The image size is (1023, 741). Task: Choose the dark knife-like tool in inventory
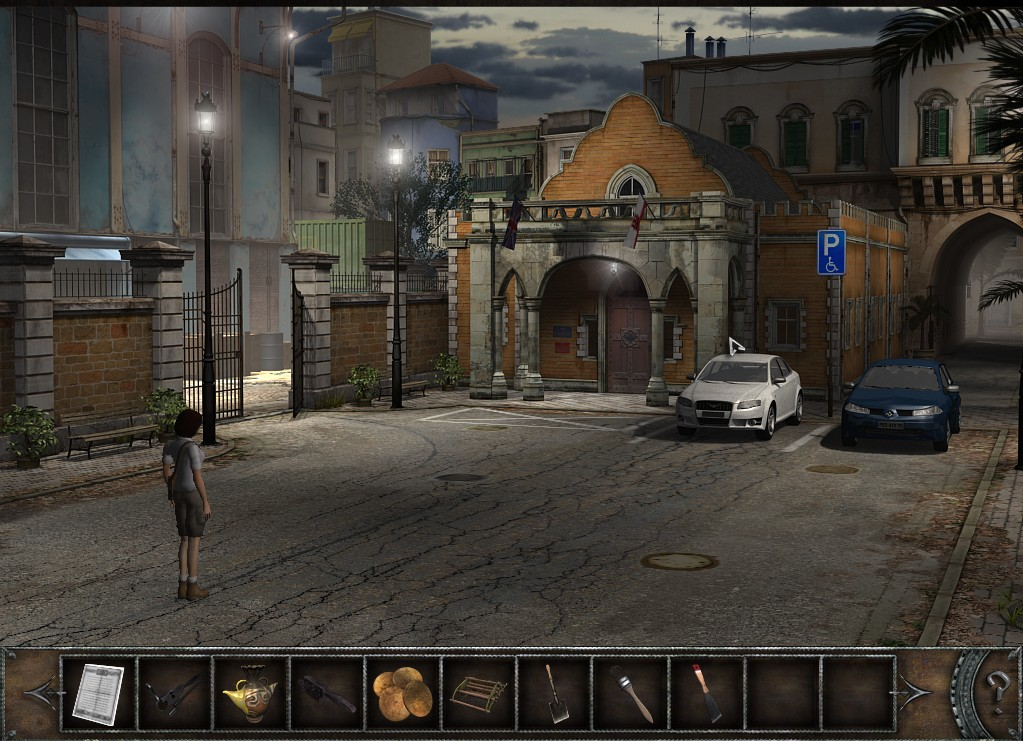tap(326, 693)
